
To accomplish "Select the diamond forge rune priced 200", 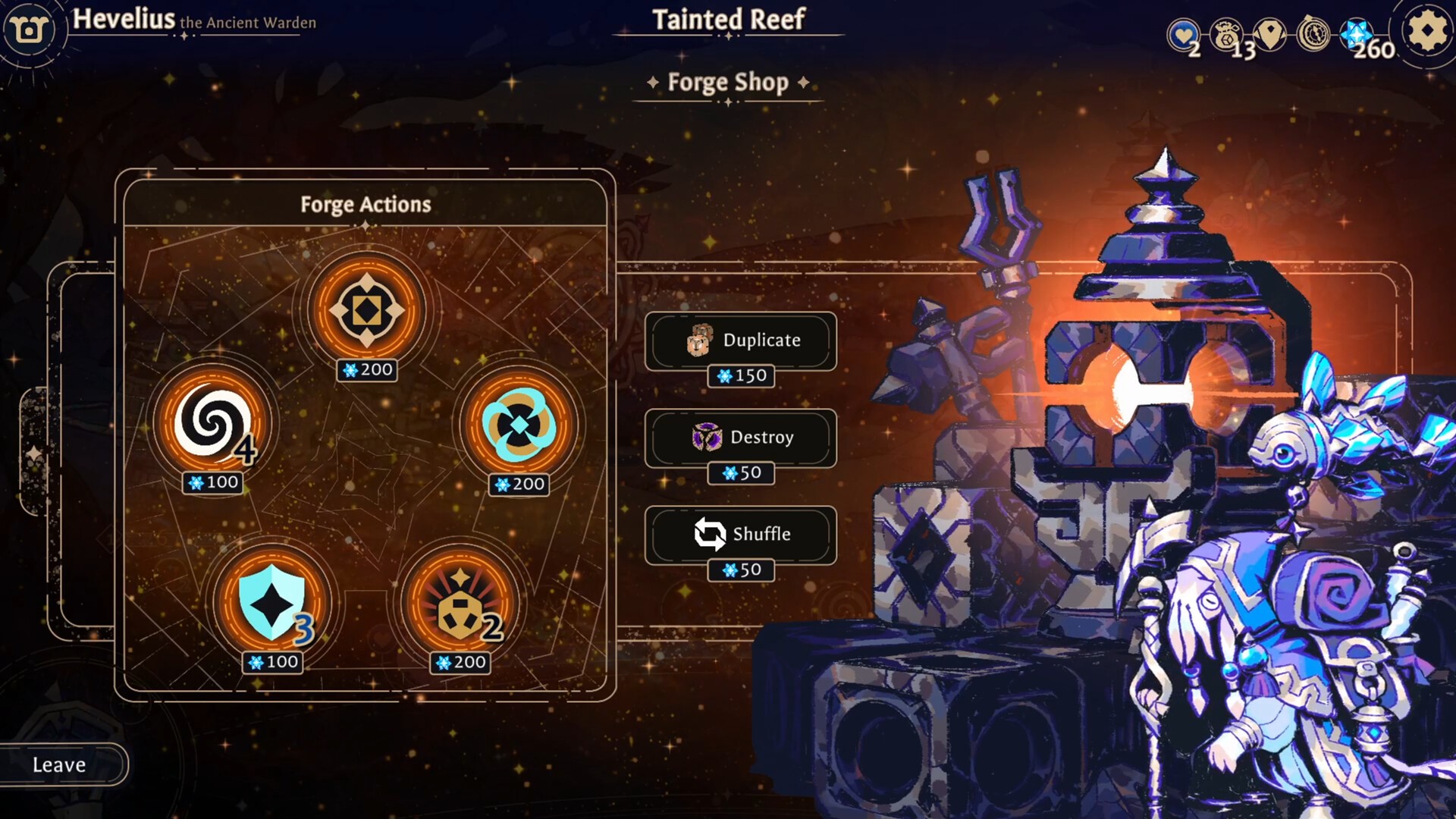I will point(366,309).
